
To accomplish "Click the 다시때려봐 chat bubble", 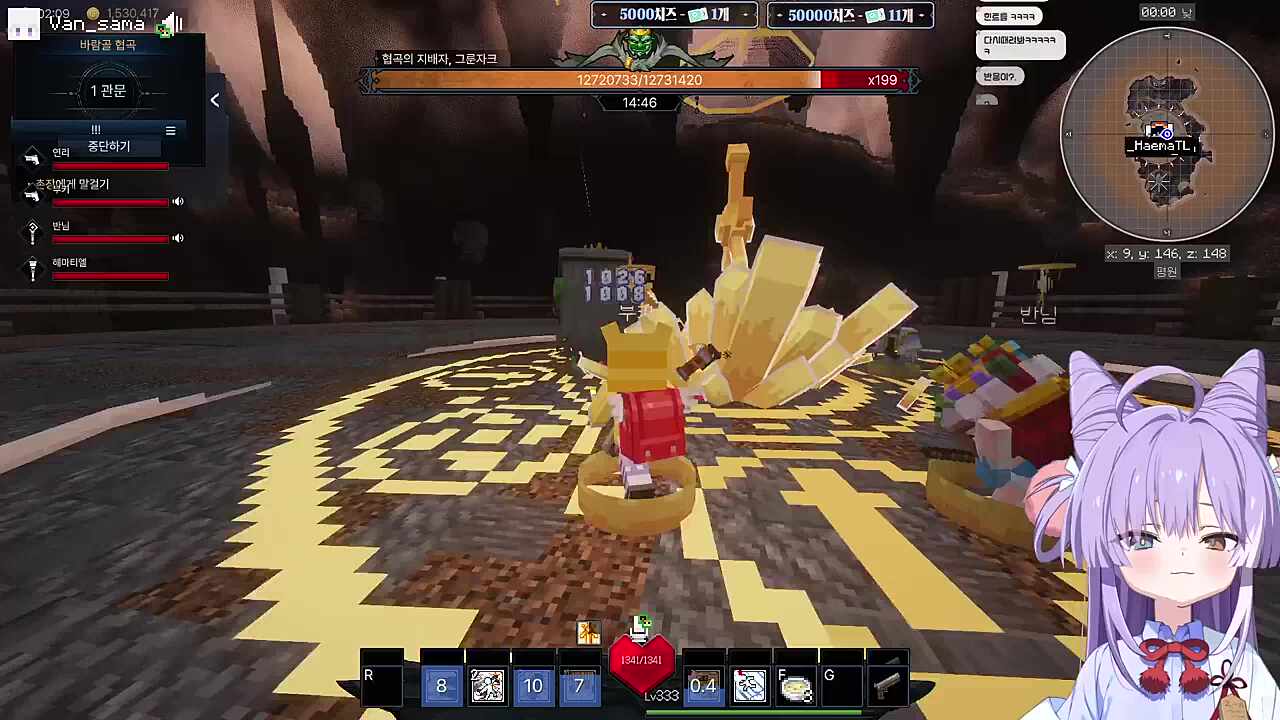I will [1020, 44].
